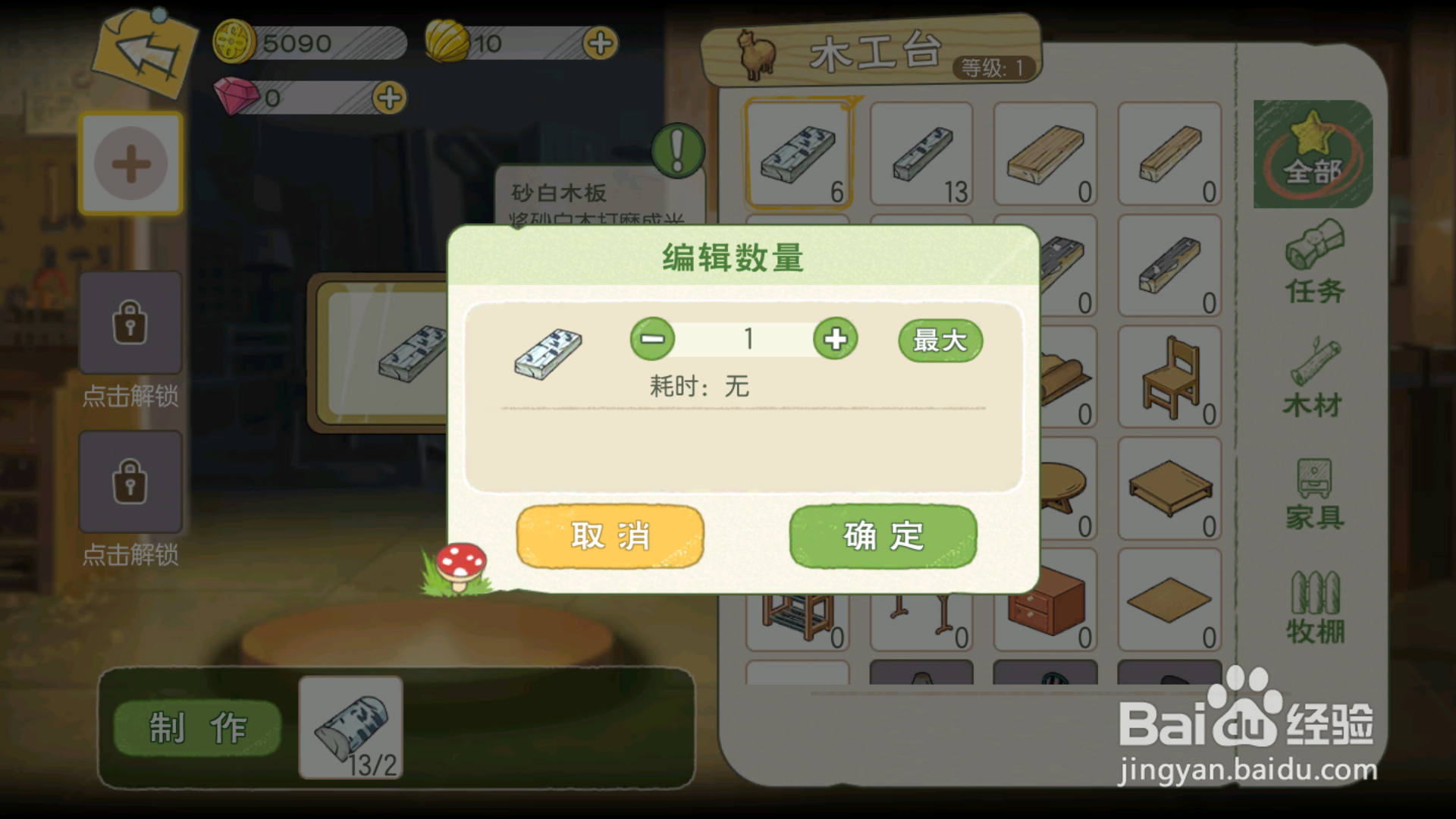Click the alpaca icon beside the 木工台 title
Image resolution: width=1456 pixels, height=819 pixels.
[x=757, y=53]
